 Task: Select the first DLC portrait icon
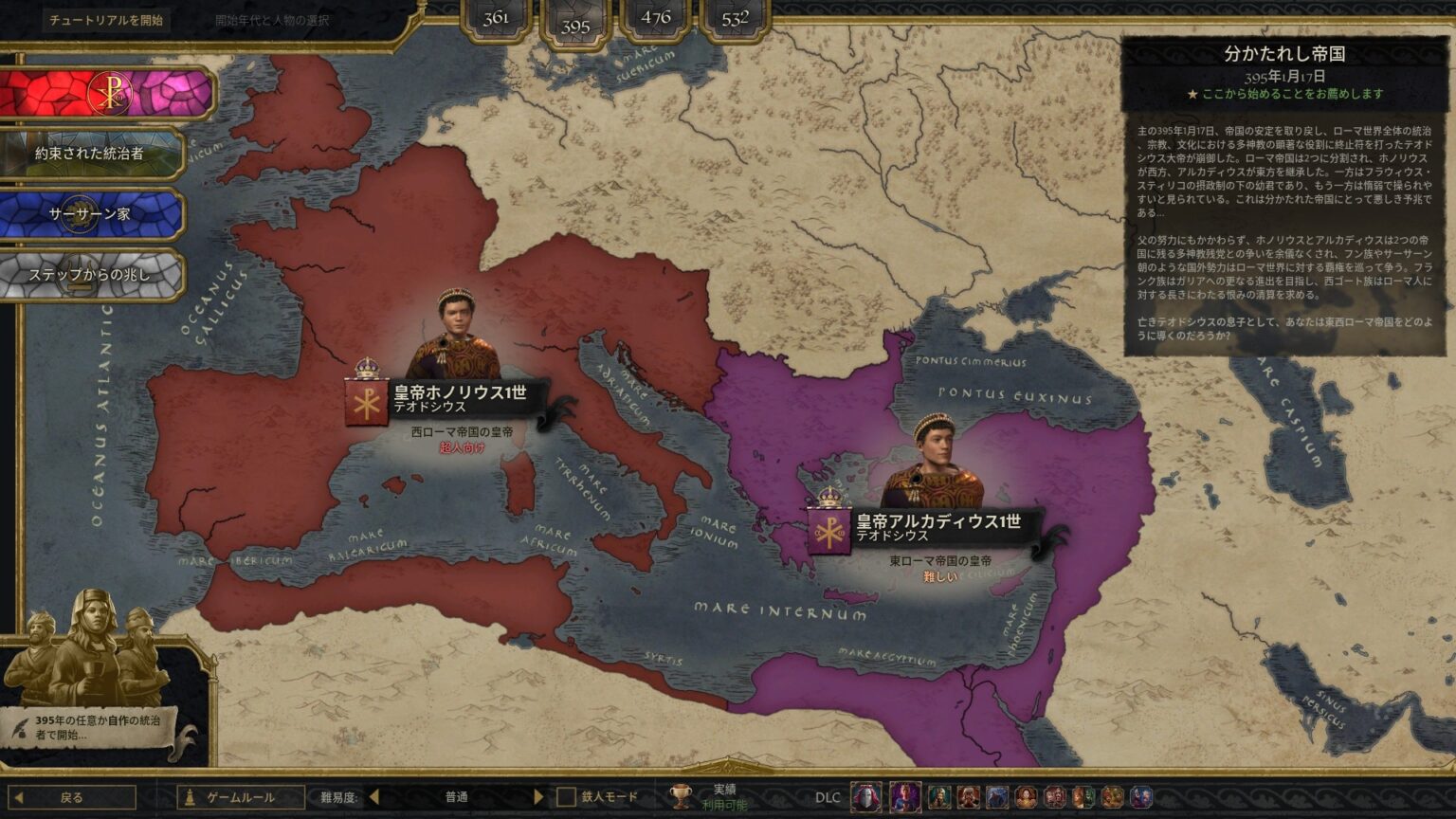click(x=864, y=799)
